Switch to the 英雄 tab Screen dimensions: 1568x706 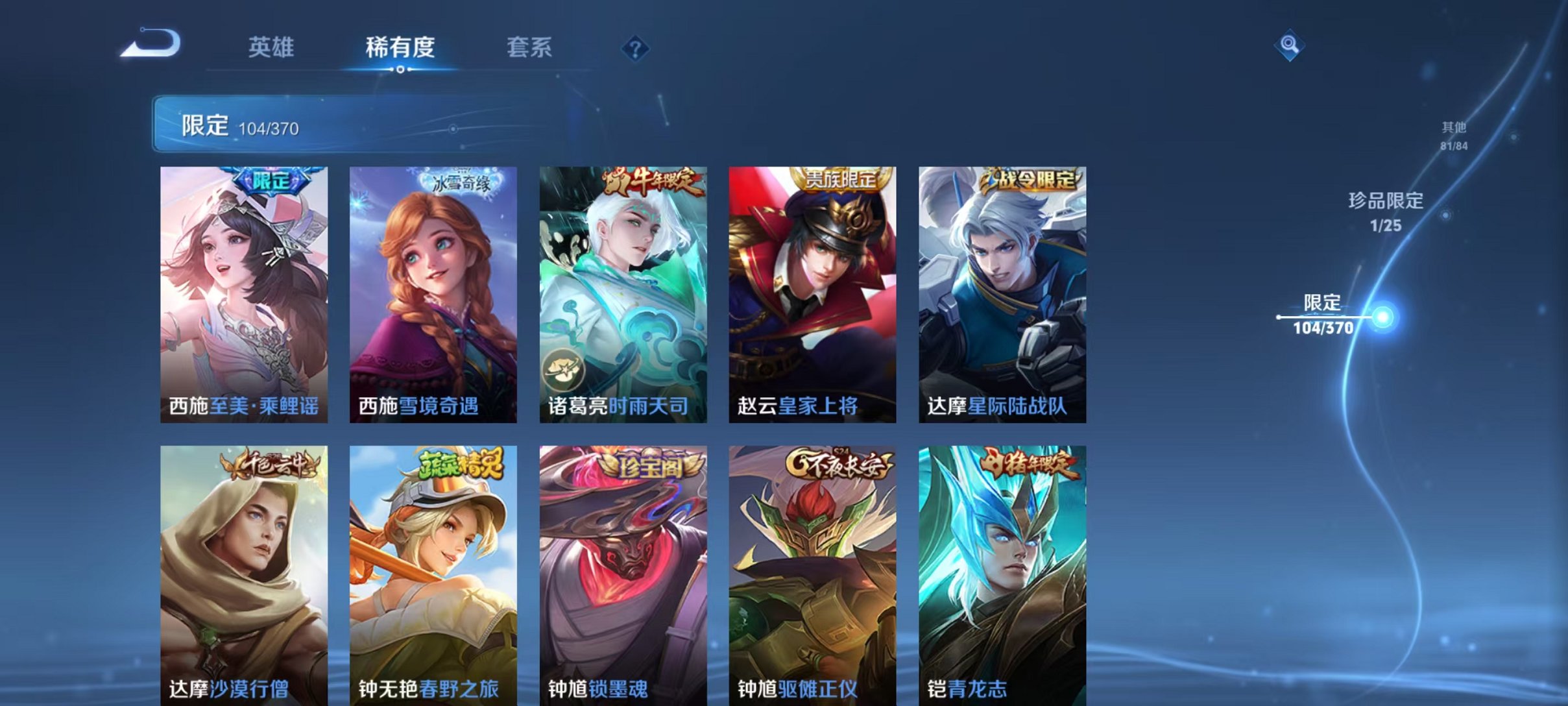pos(272,47)
